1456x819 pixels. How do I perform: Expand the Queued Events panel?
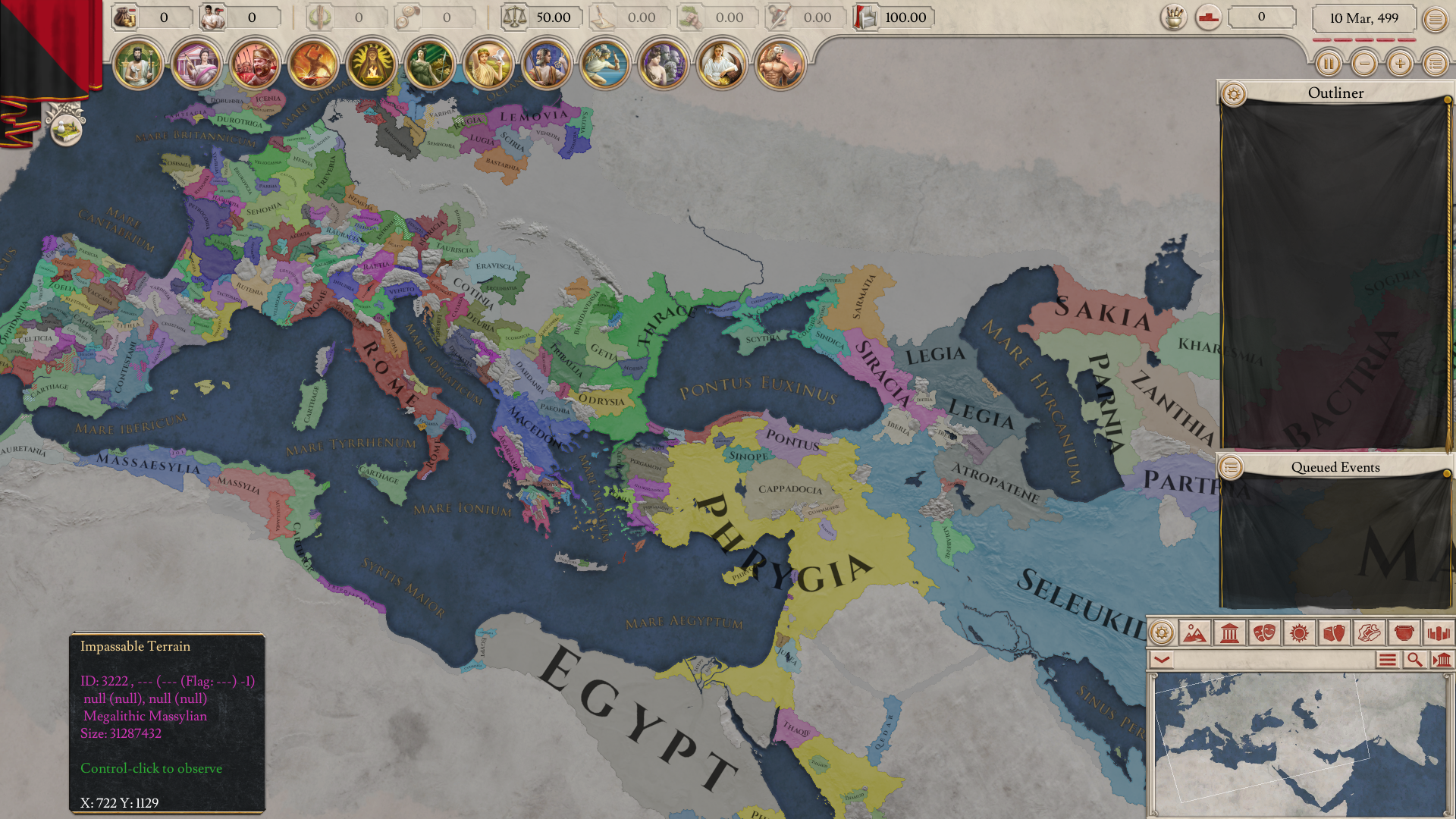coord(1337,468)
